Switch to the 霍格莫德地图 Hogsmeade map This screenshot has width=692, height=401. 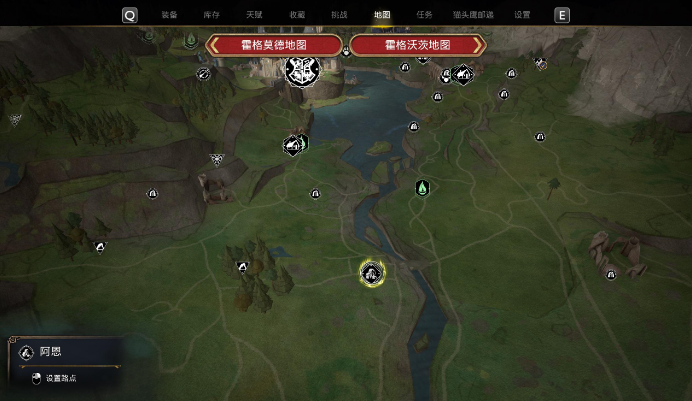tap(274, 46)
